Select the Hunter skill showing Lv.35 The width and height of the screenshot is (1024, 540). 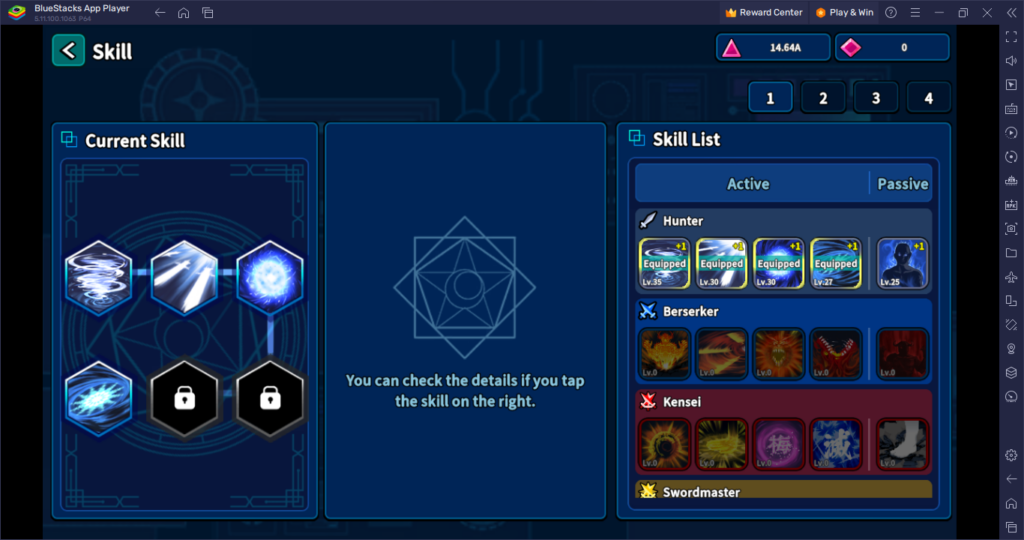[664, 264]
